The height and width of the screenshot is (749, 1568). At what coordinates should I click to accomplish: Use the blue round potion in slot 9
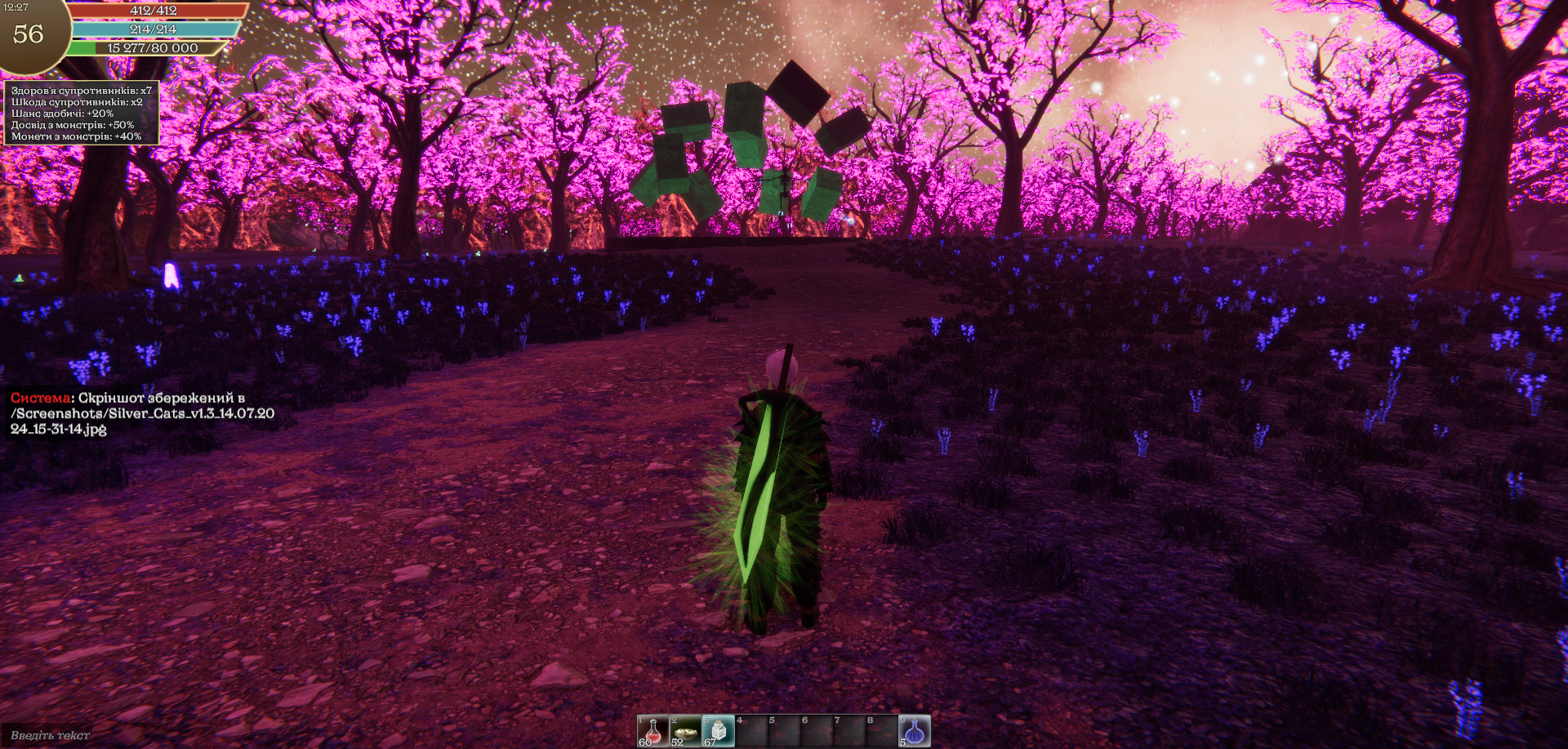(914, 731)
